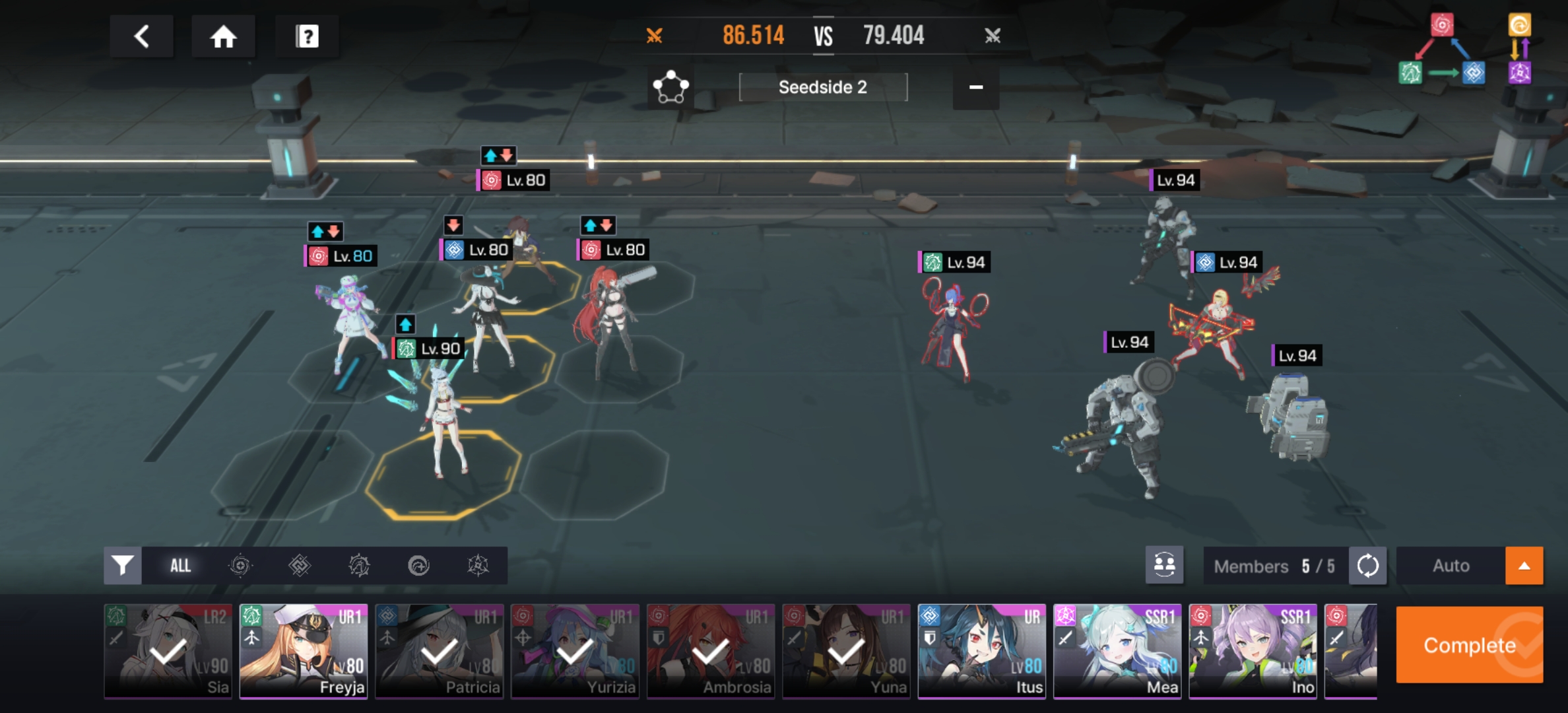Select the Sia character card
The height and width of the screenshot is (713, 1568).
pos(168,651)
